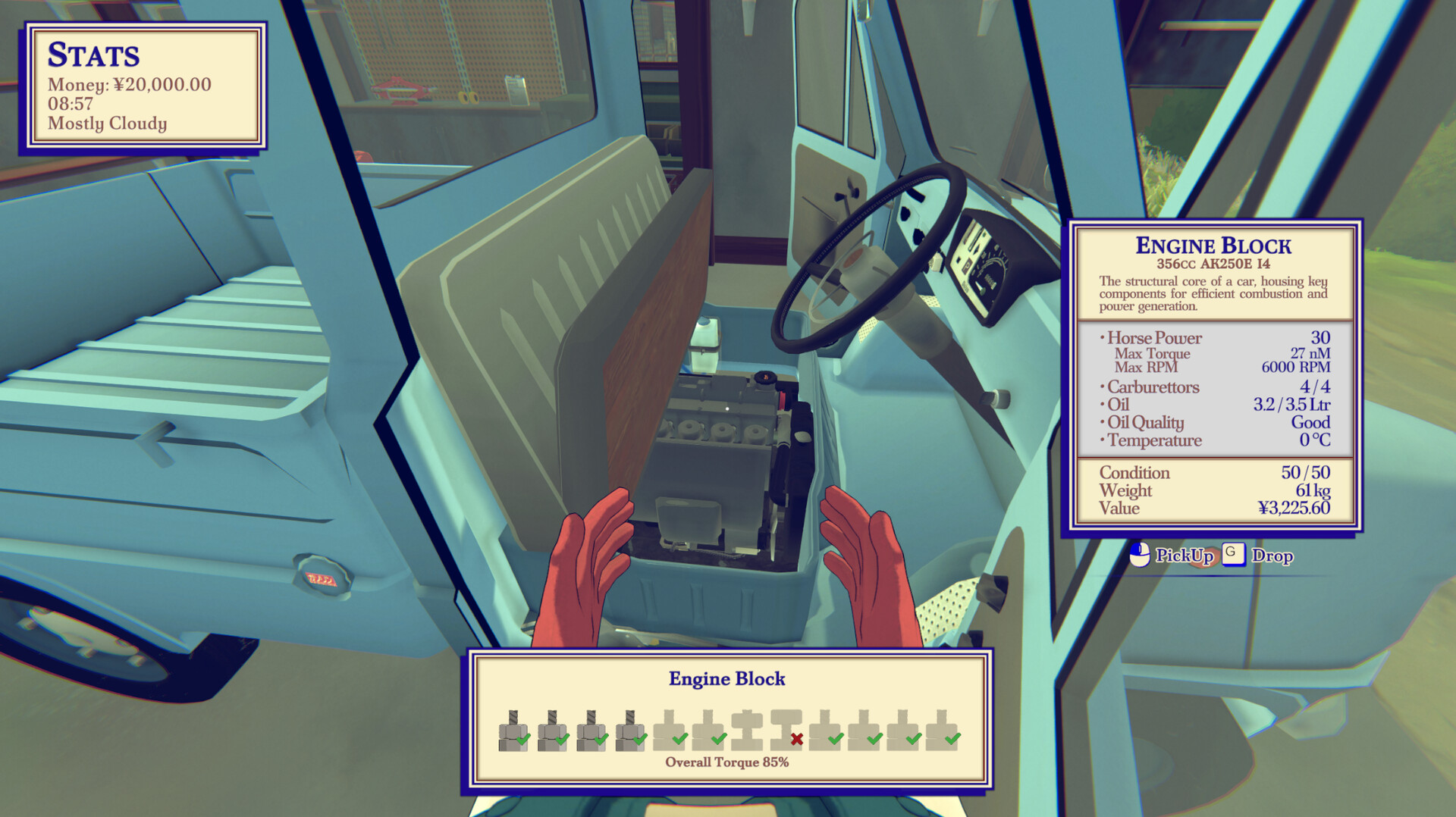Toggle the green checkmark on the first bolt
Screen dimensions: 1456x817
523,738
